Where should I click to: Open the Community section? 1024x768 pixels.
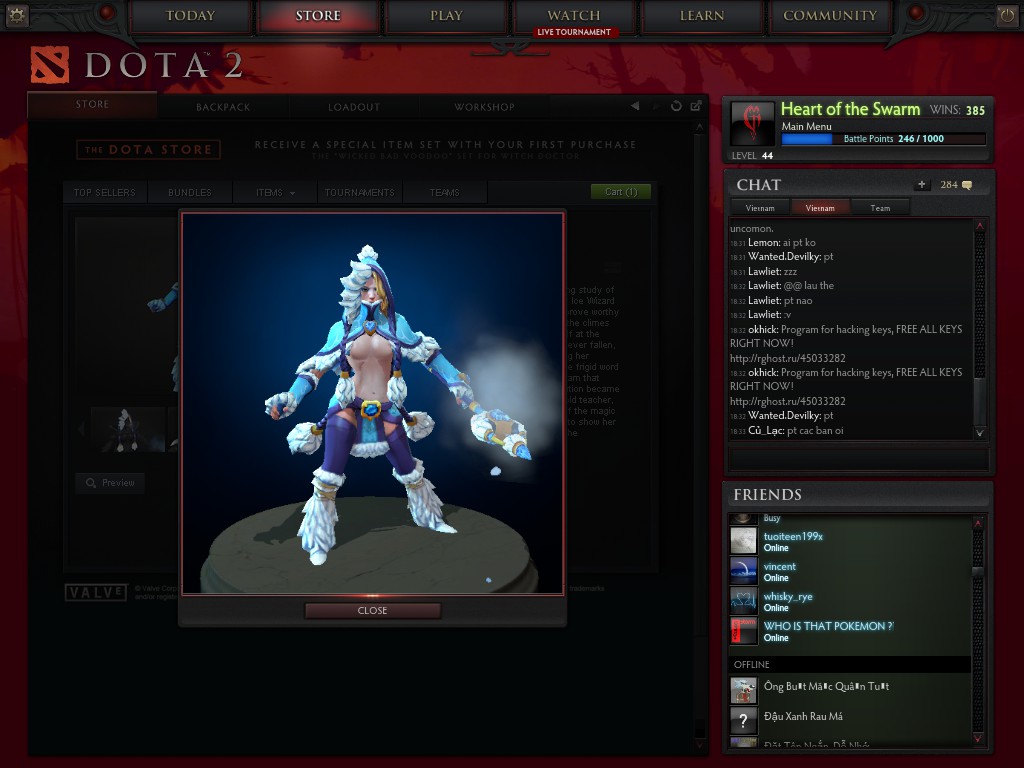830,16
